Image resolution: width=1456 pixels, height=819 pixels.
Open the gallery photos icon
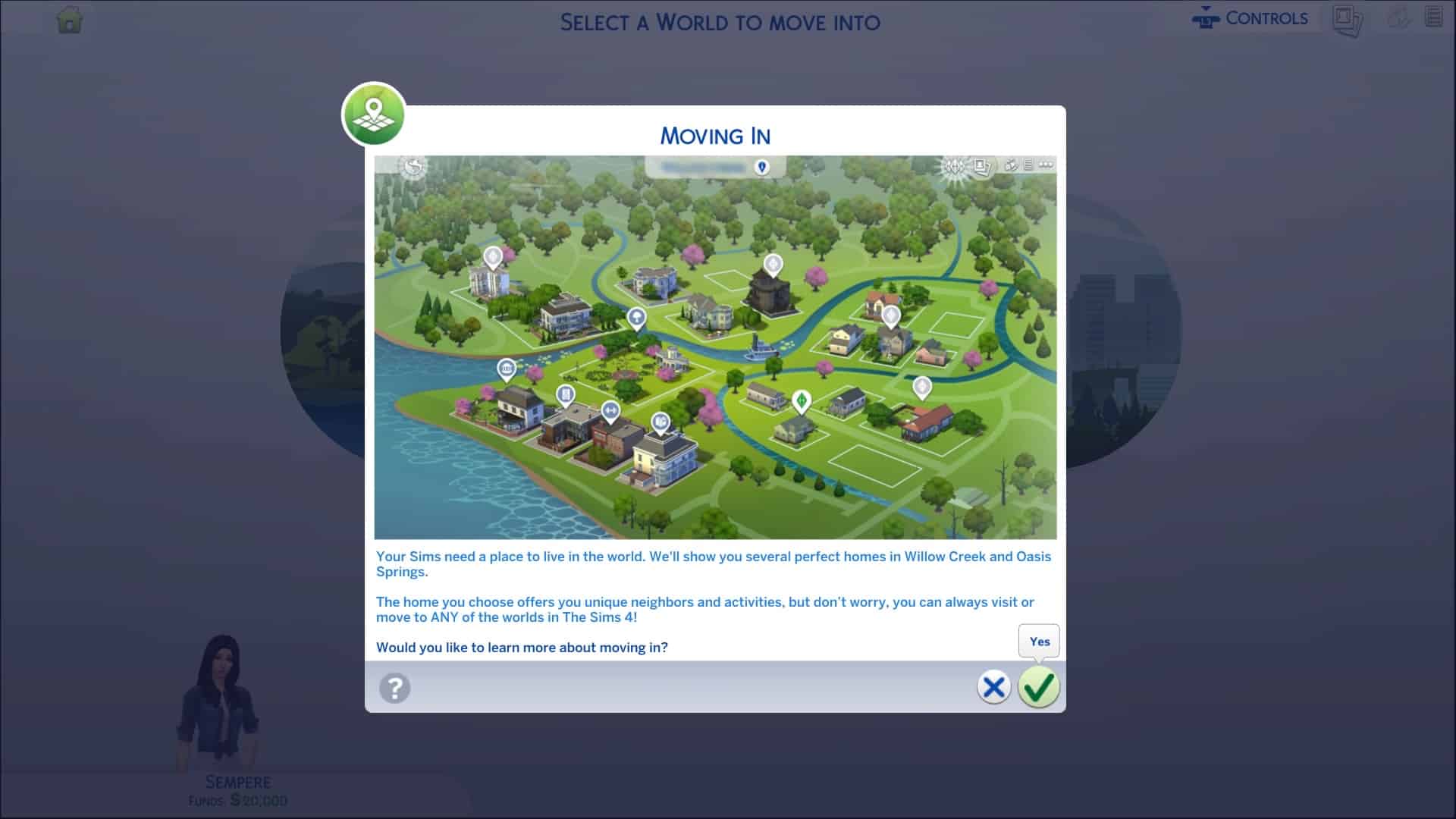tap(1347, 20)
